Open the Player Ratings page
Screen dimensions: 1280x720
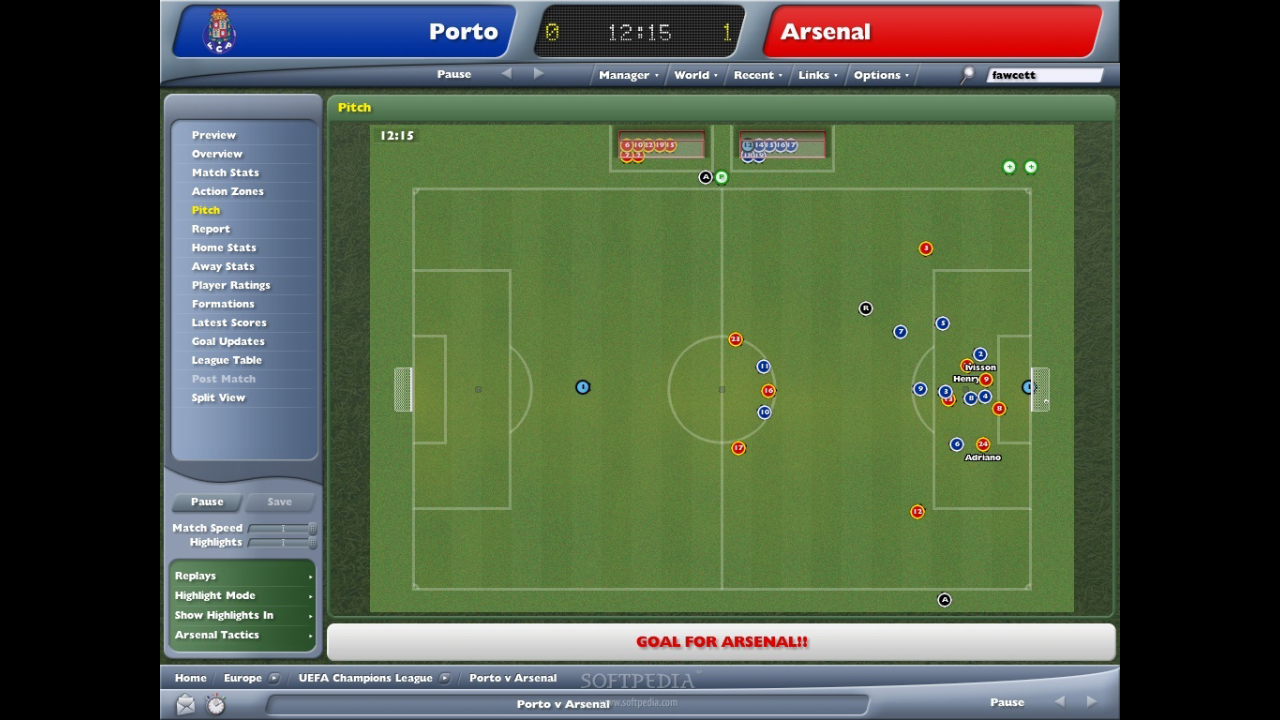click(230, 285)
